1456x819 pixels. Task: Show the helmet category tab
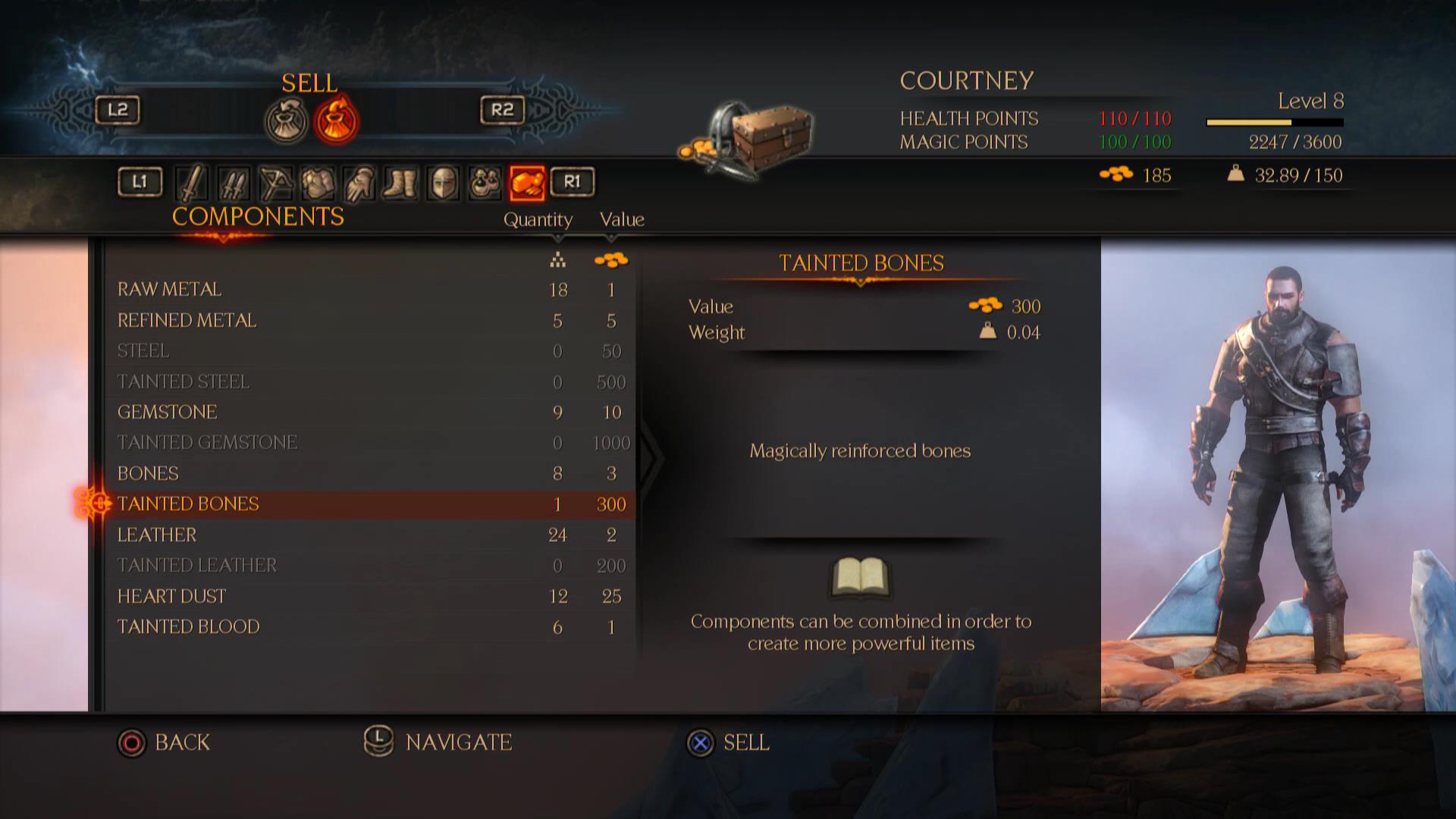click(x=444, y=183)
